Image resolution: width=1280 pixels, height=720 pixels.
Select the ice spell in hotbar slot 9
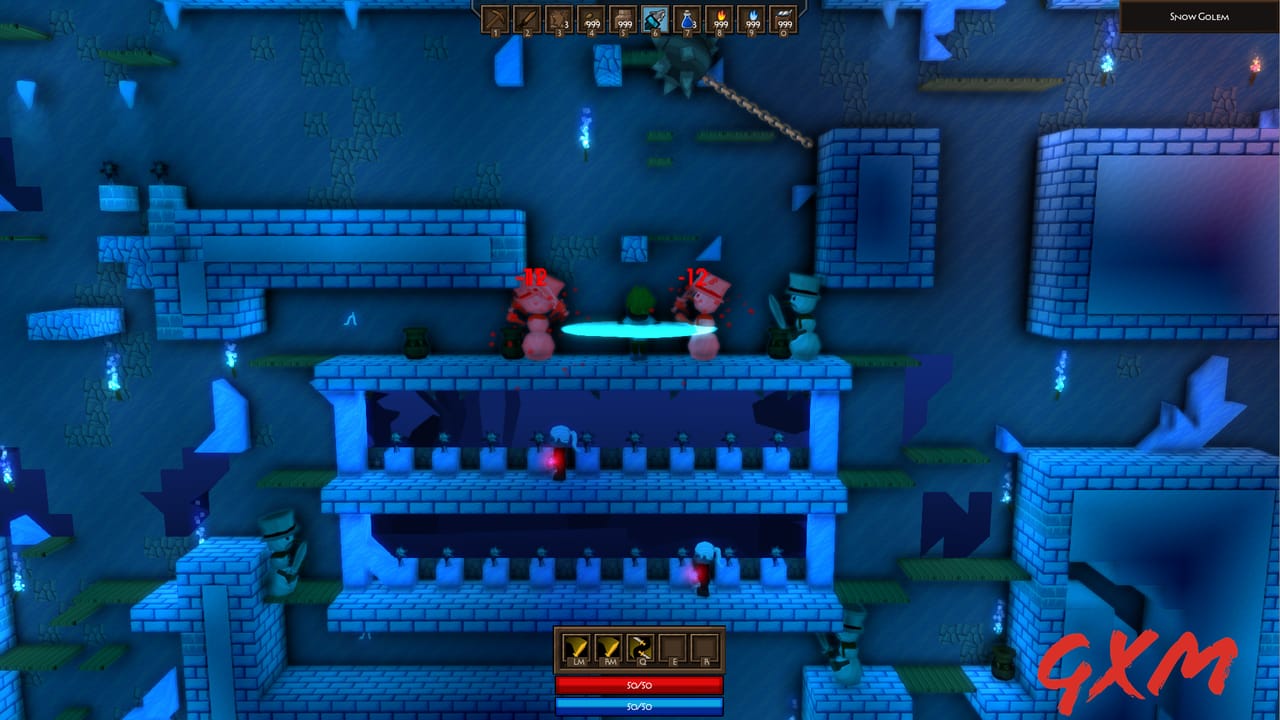[x=749, y=17]
